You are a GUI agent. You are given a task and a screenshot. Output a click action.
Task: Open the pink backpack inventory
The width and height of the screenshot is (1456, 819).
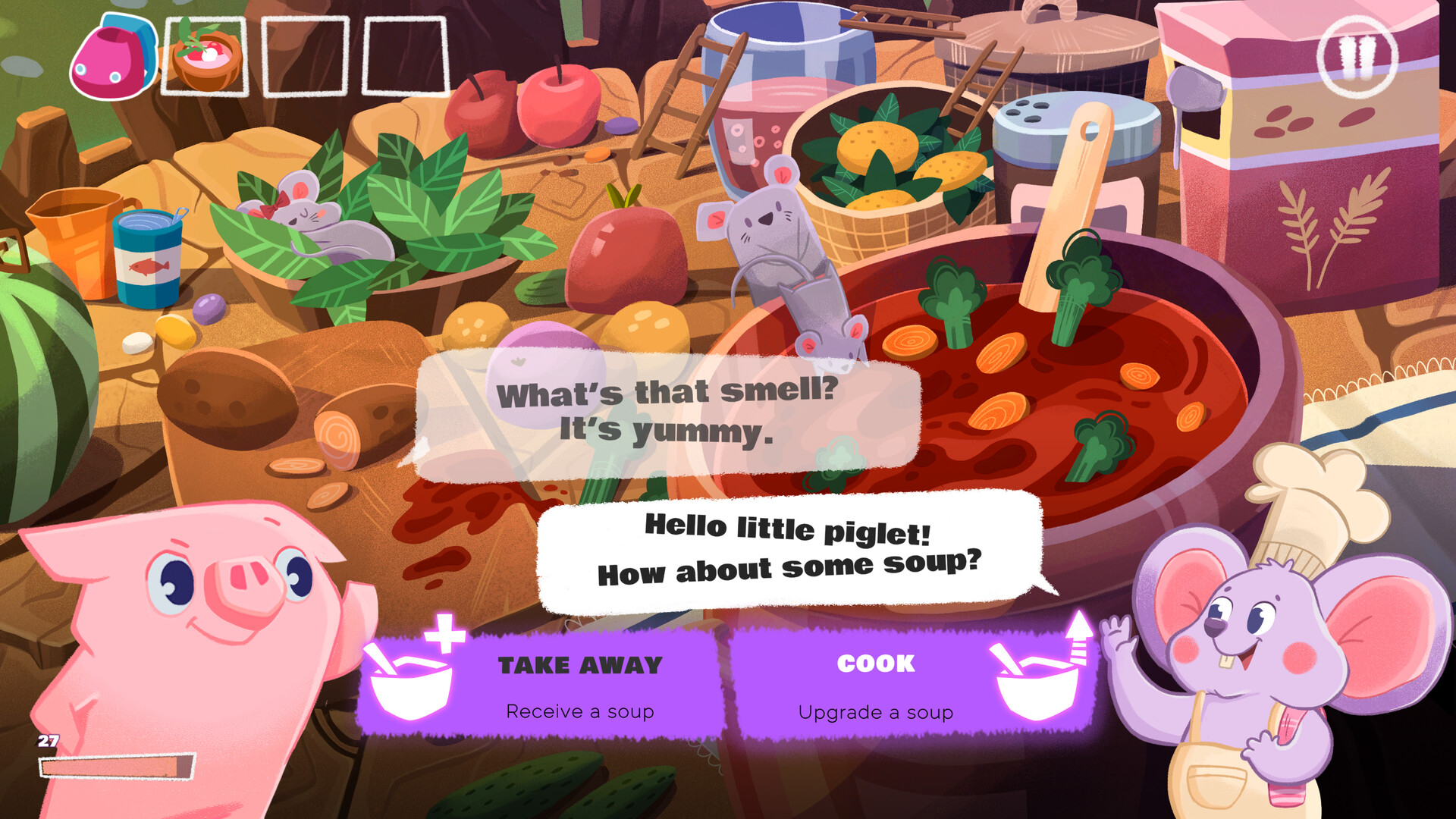click(x=113, y=58)
